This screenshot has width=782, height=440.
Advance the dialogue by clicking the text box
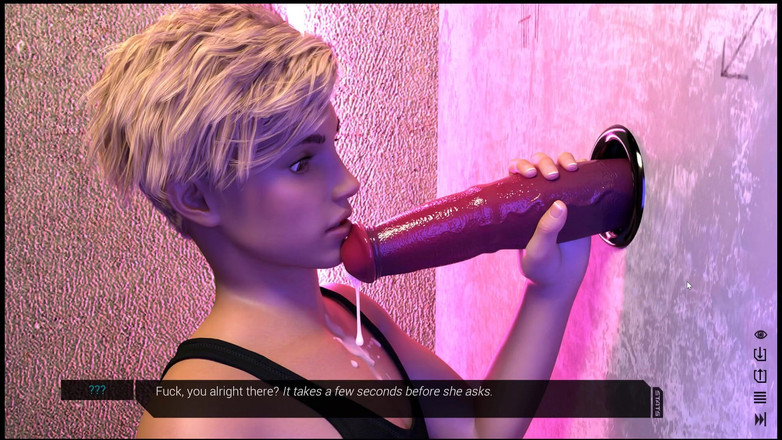click(x=390, y=397)
